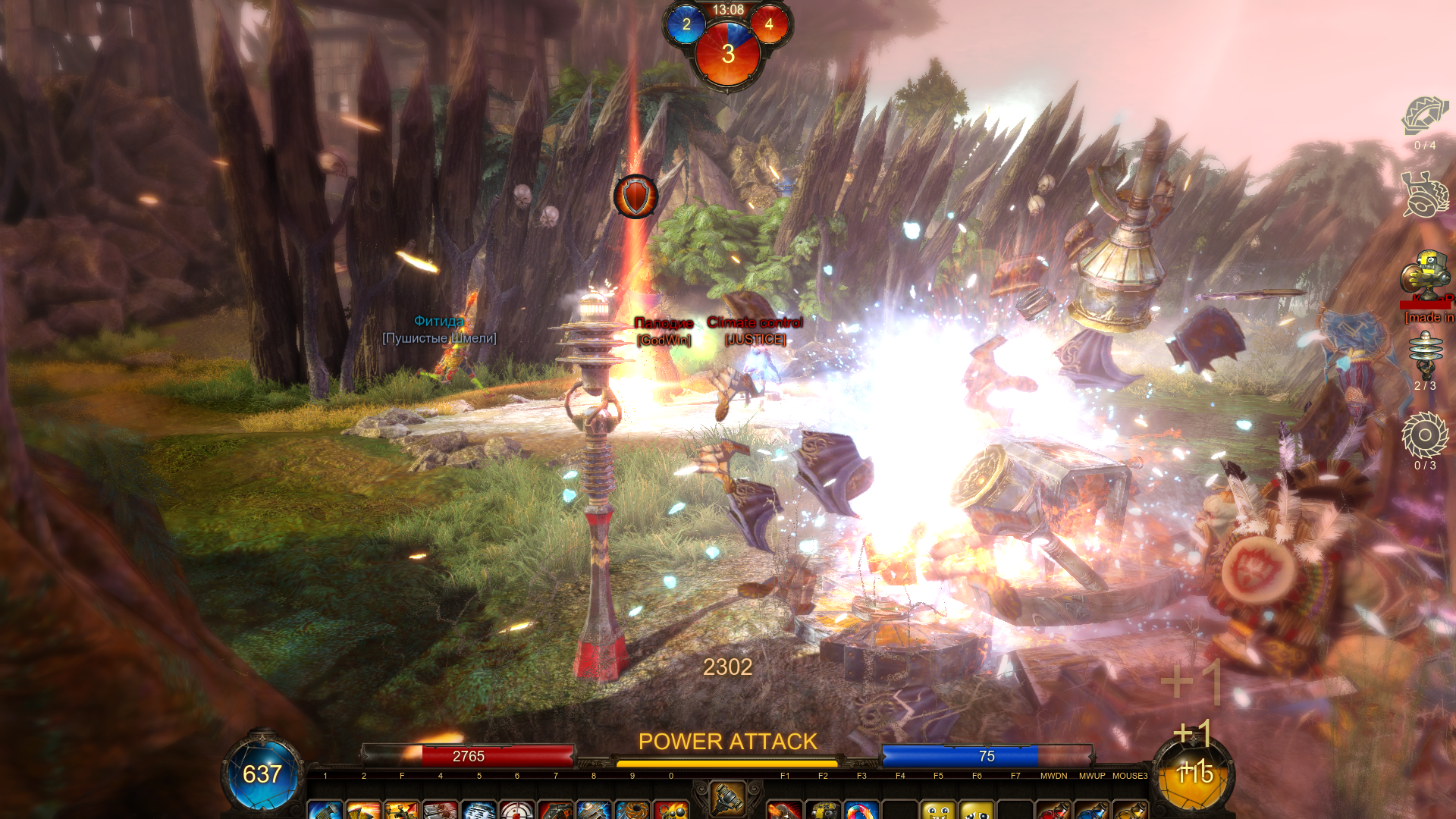Click the drill device structure icon

1425,195
